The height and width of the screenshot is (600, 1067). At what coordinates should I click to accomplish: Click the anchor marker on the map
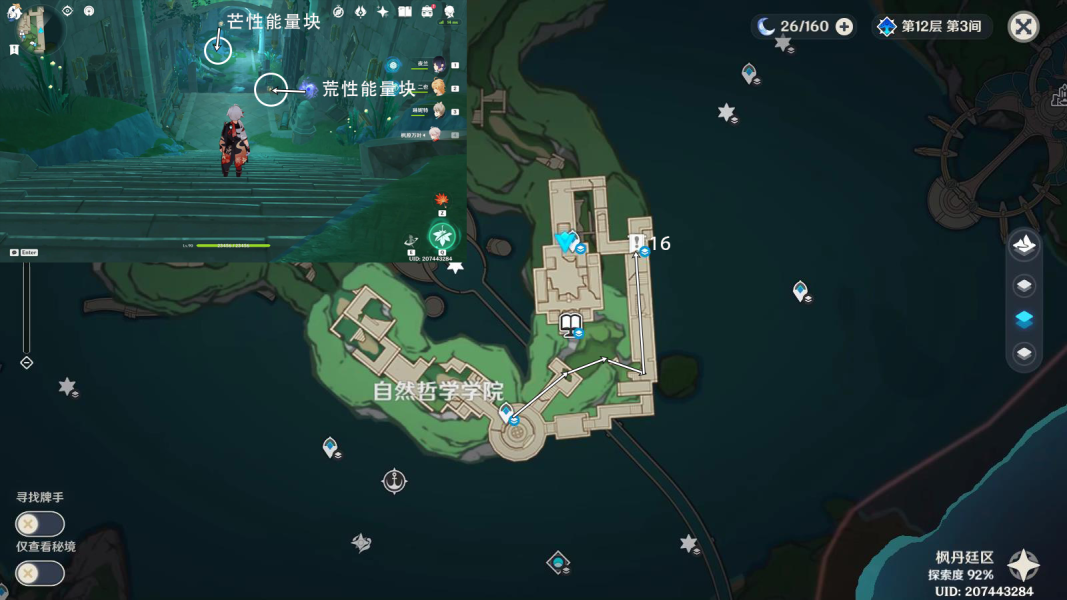pyautogui.click(x=395, y=481)
